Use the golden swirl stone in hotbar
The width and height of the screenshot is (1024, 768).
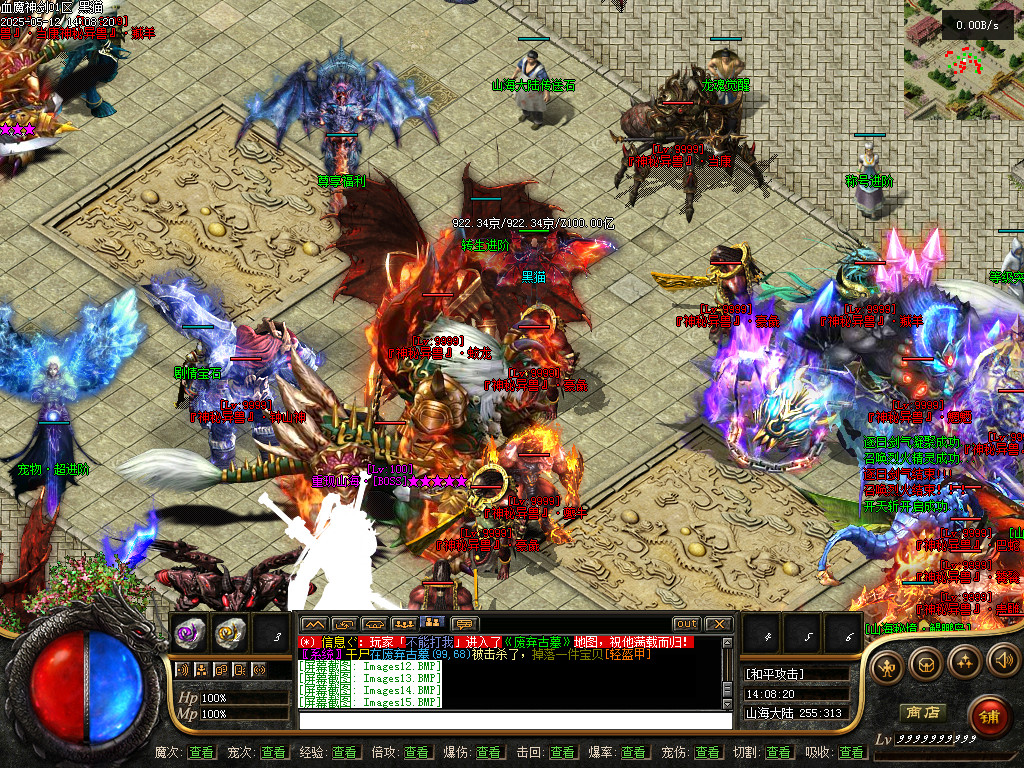coord(230,632)
